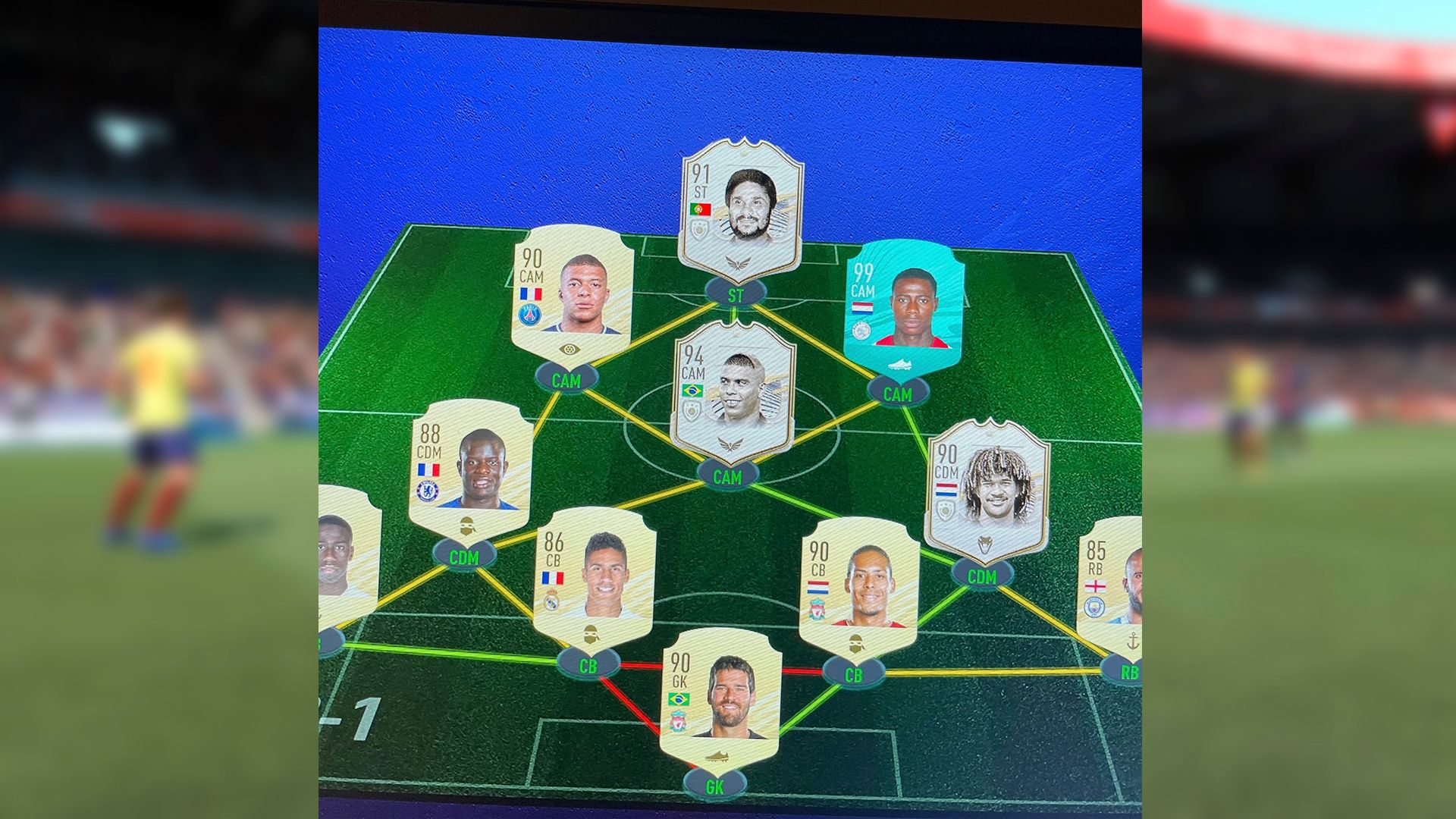Click the wings chemistry icon on Ronaldo's card
Viewport: 1456px width, 819px height.
coord(730,443)
